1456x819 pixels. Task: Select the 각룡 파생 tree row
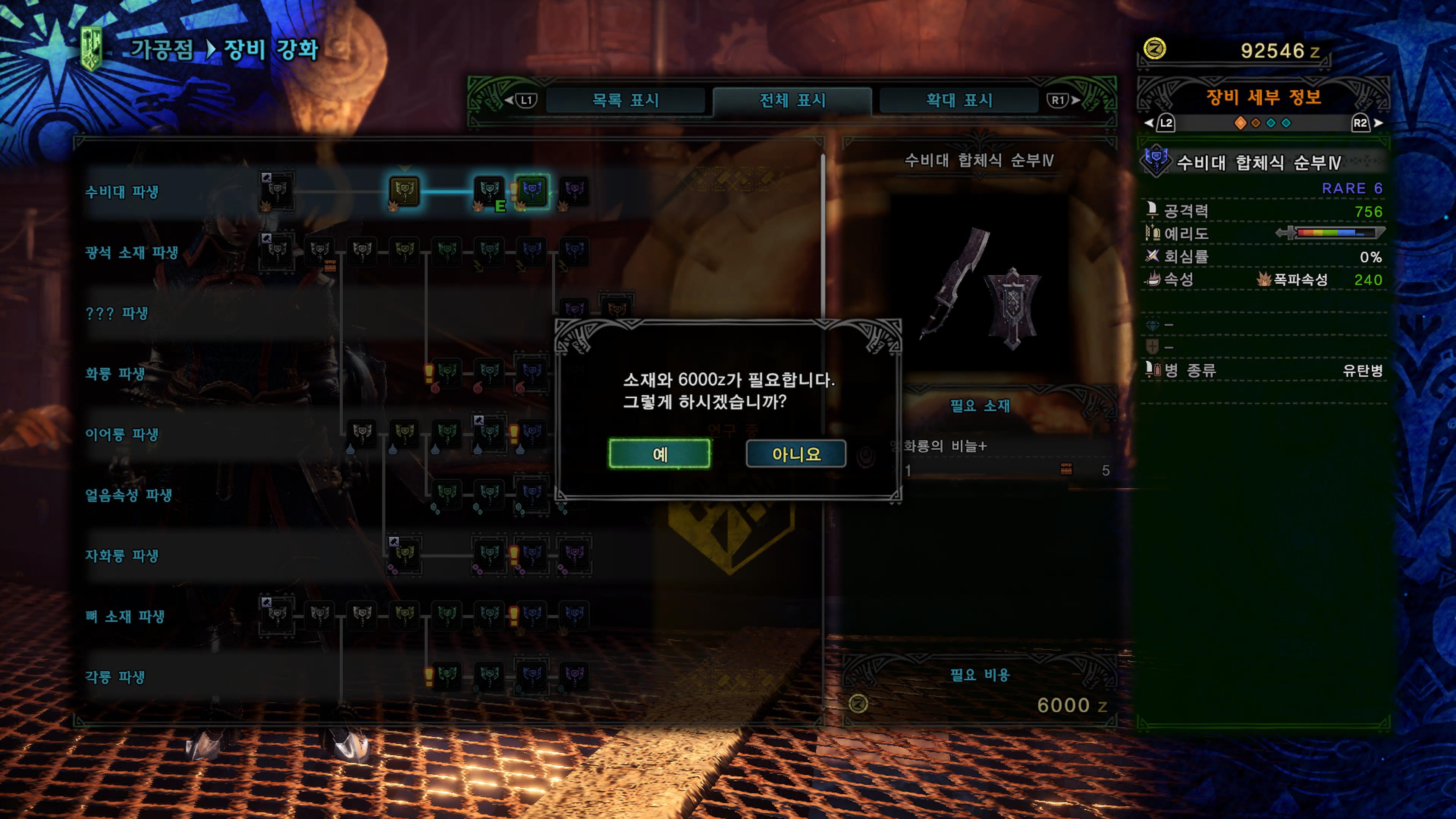point(115,676)
